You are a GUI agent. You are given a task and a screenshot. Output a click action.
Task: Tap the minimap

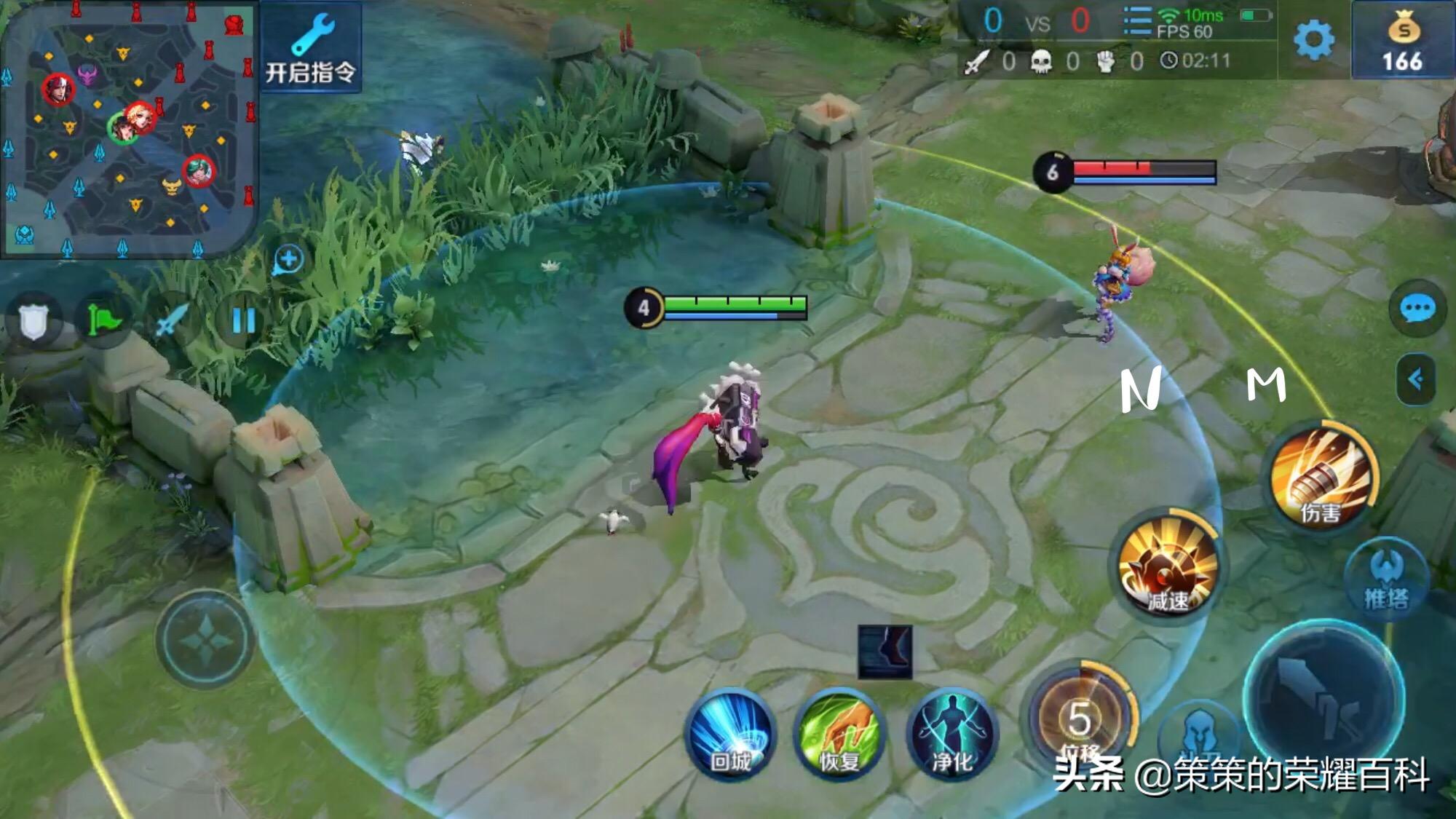[129, 129]
